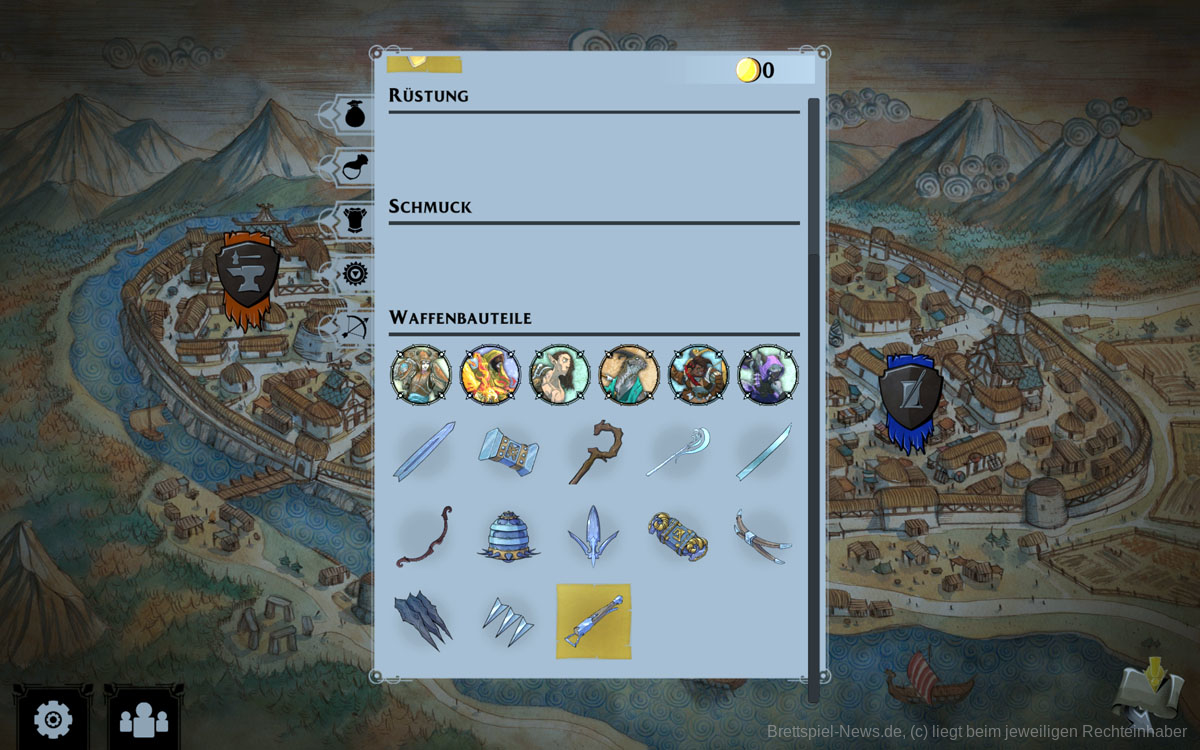
Task: Switch to the cogwheel components tab
Action: [x=355, y=274]
